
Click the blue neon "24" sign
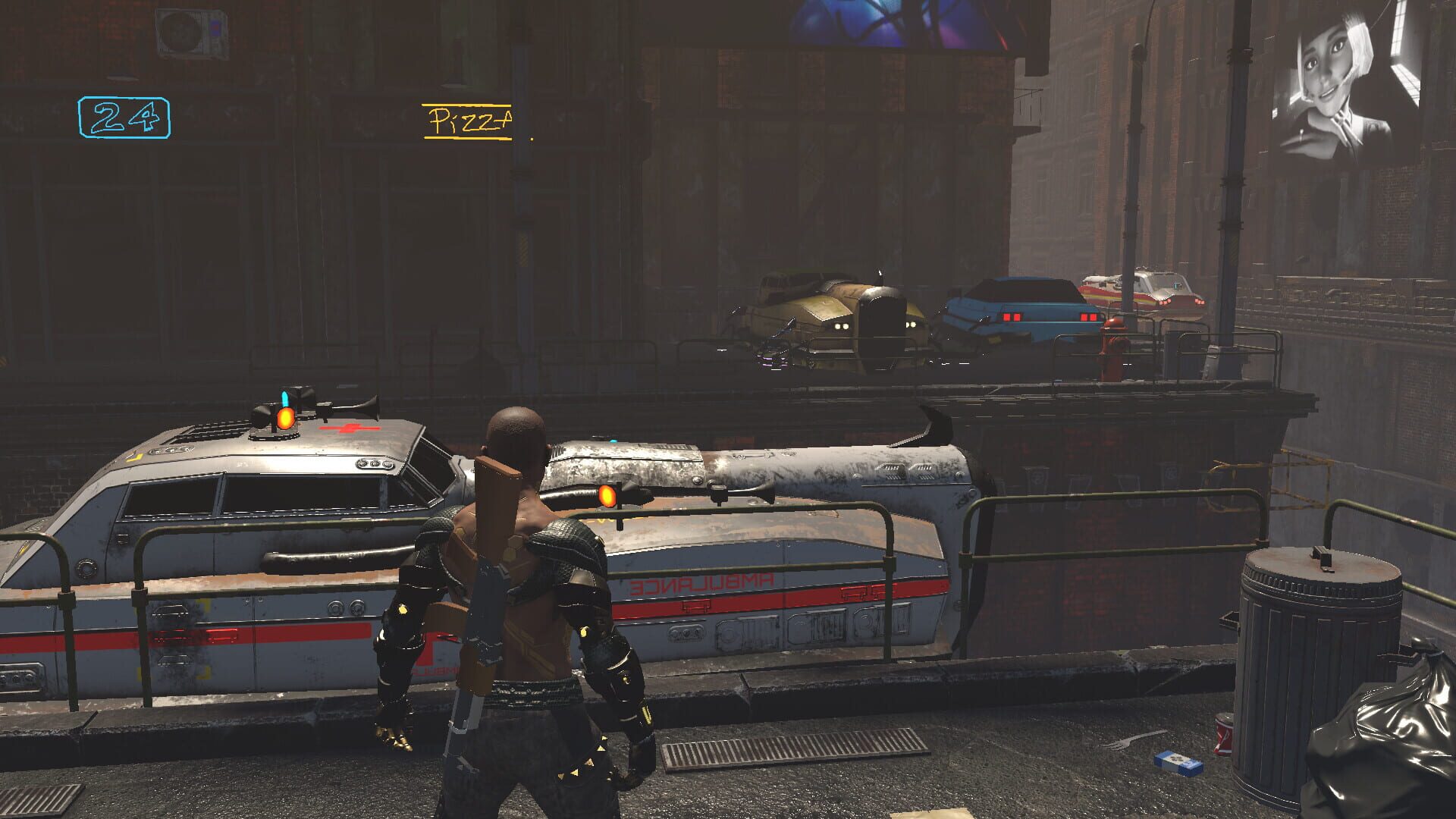pyautogui.click(x=125, y=115)
